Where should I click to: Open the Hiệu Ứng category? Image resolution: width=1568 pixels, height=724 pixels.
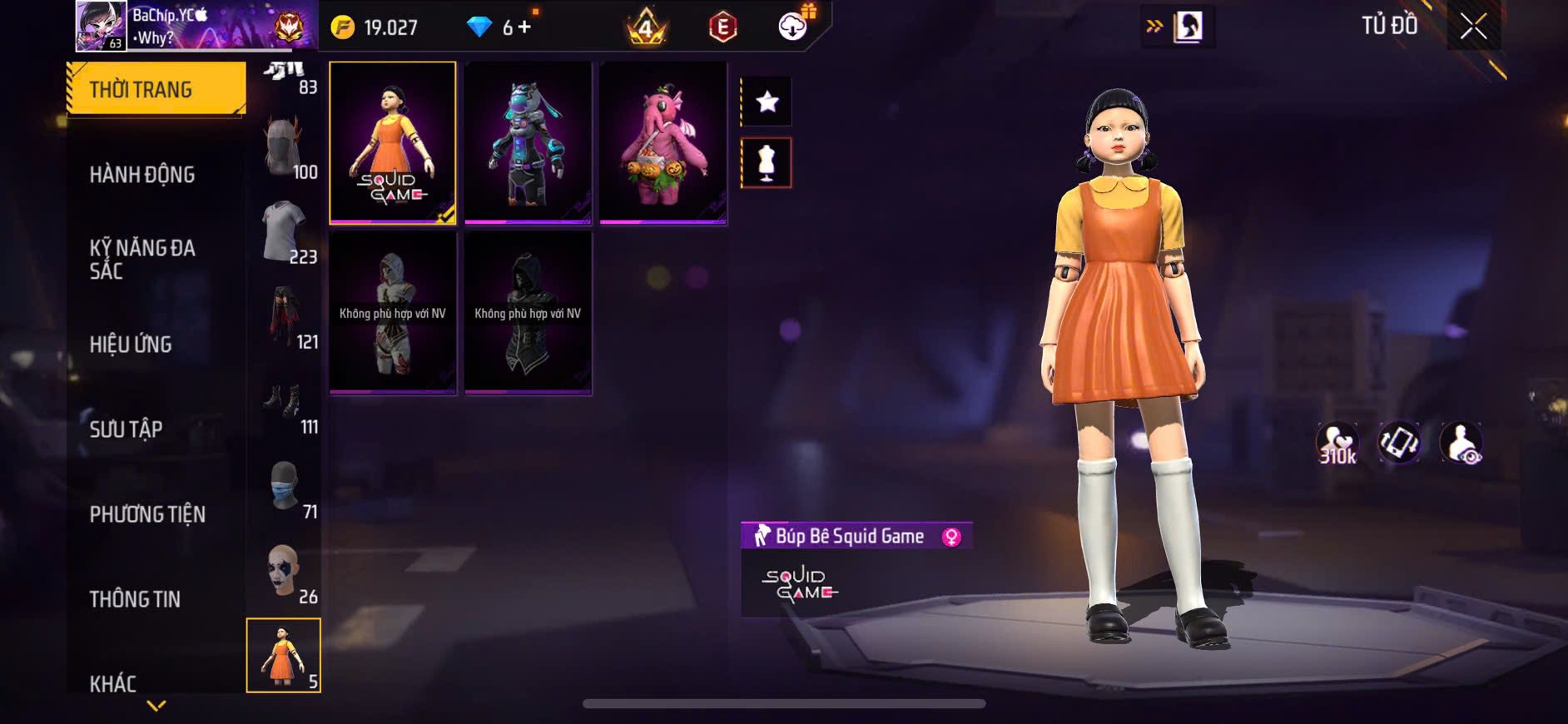(x=131, y=345)
